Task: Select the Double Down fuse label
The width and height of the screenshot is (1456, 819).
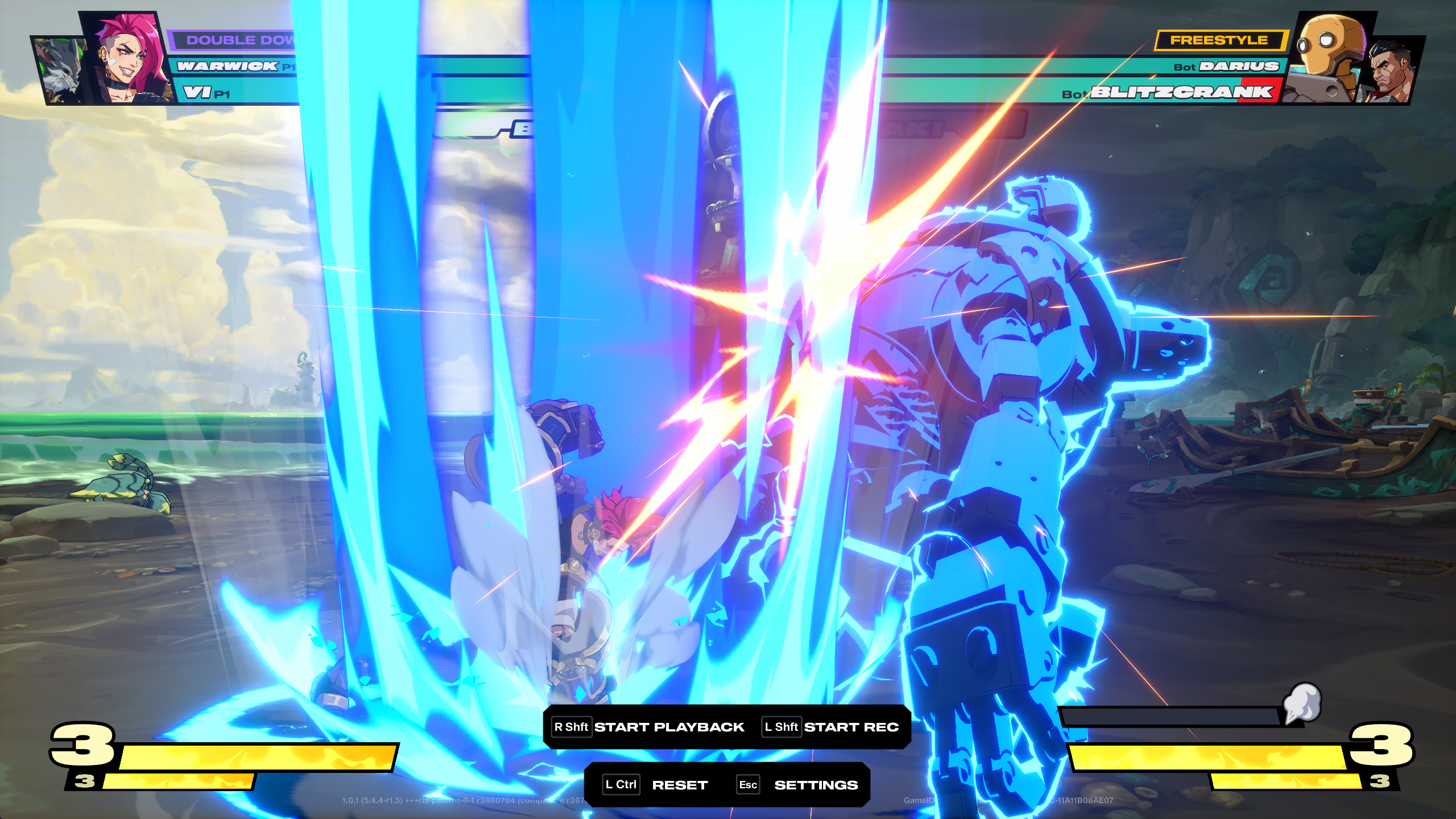Action: point(239,40)
